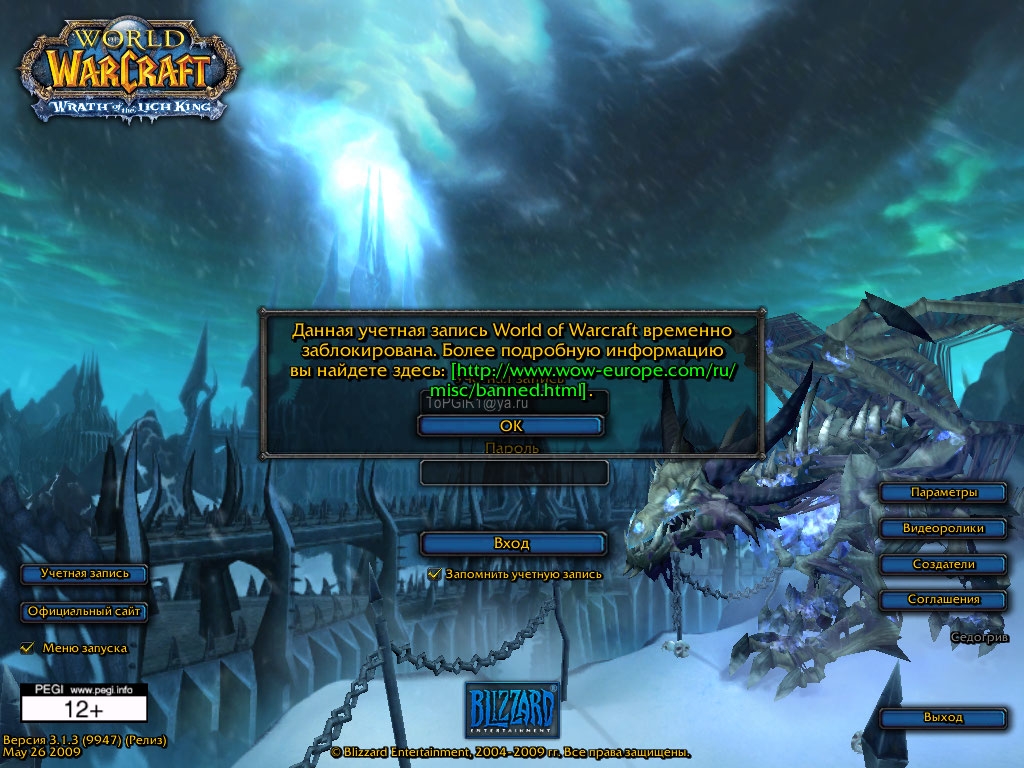View the Создатели credits
Image resolution: width=1024 pixels, height=768 pixels.
pos(943,564)
